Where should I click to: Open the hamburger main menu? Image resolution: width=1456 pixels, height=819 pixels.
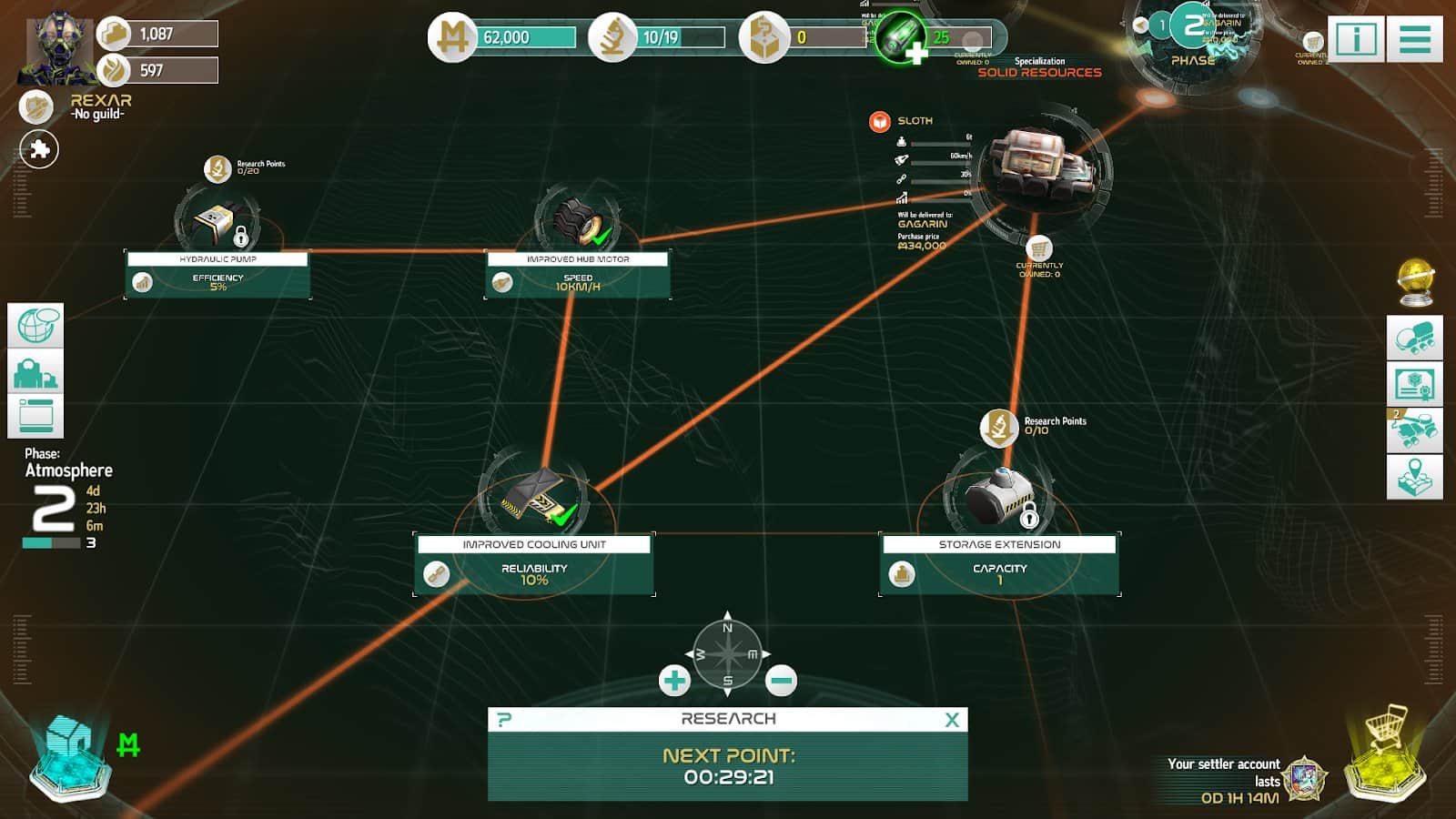[1414, 39]
